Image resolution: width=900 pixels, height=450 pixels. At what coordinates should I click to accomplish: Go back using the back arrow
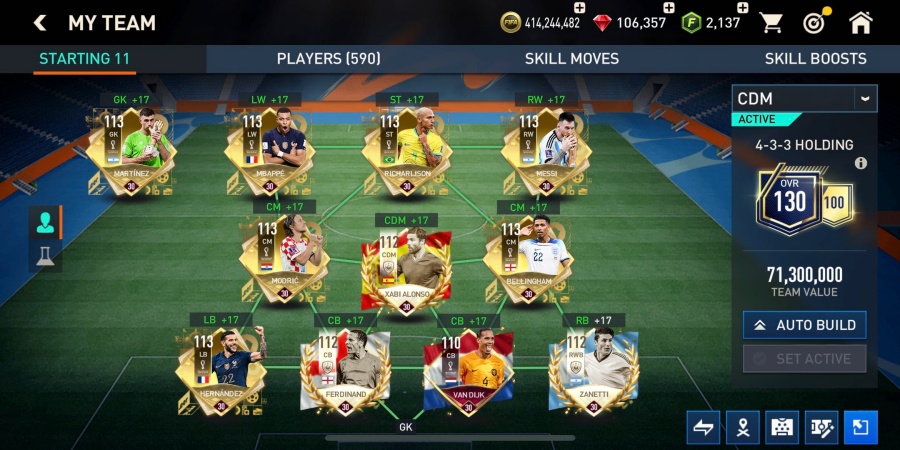point(40,23)
